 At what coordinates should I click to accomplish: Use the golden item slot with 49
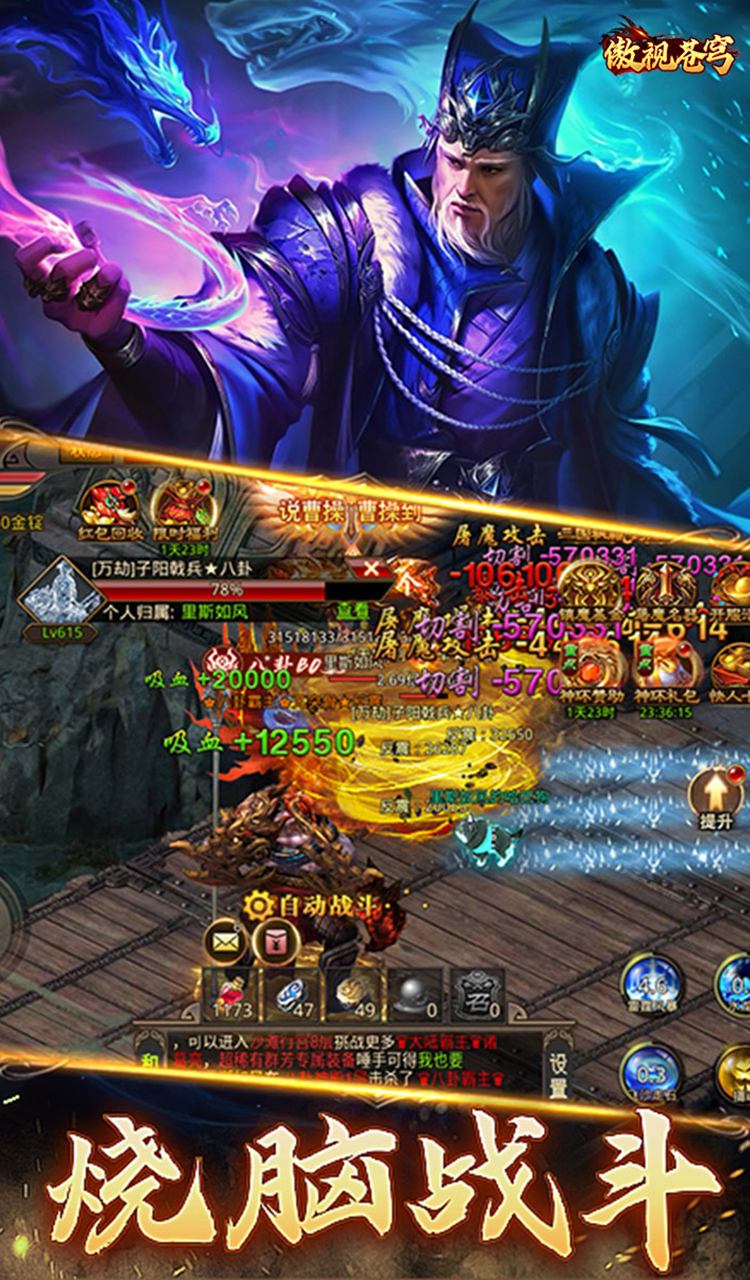[354, 993]
